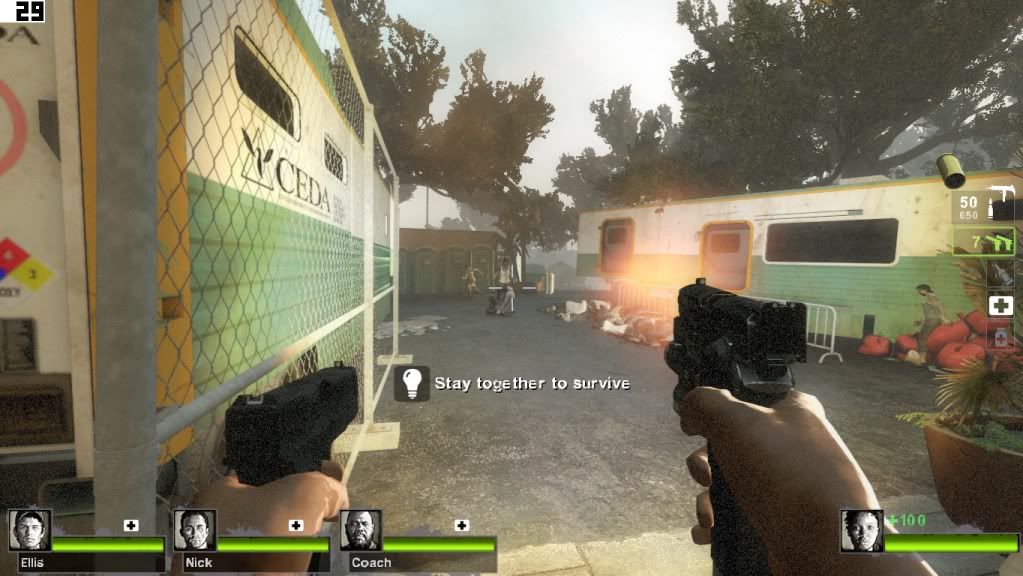
Task: Switch to the dual pistols slot
Action: pos(984,241)
